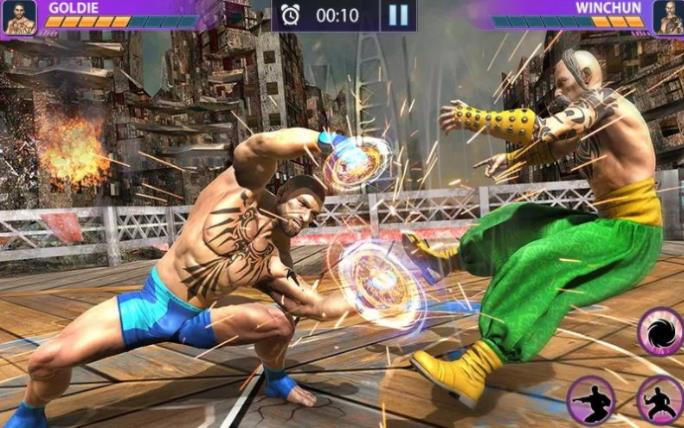This screenshot has height=428, width=684.
Task: Click Winchun's fighter portrait
Action: (x=667, y=17)
